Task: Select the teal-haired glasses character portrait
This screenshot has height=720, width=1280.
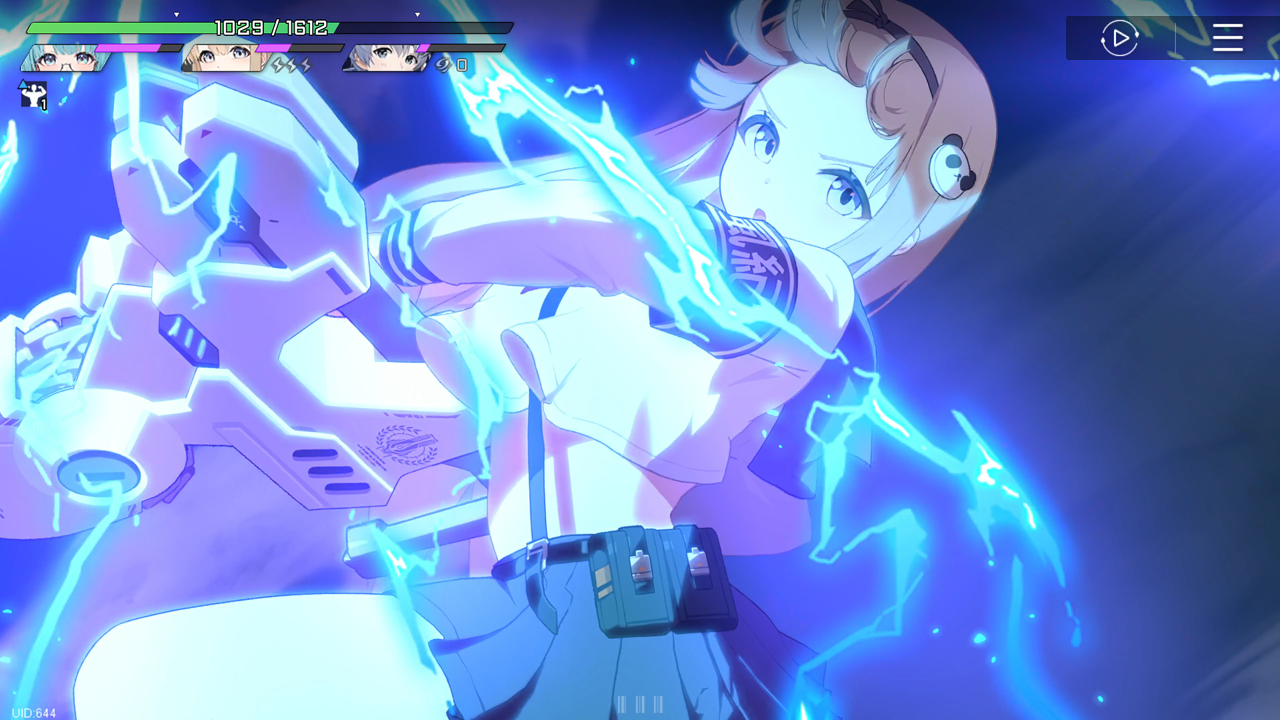Action: click(x=62, y=59)
